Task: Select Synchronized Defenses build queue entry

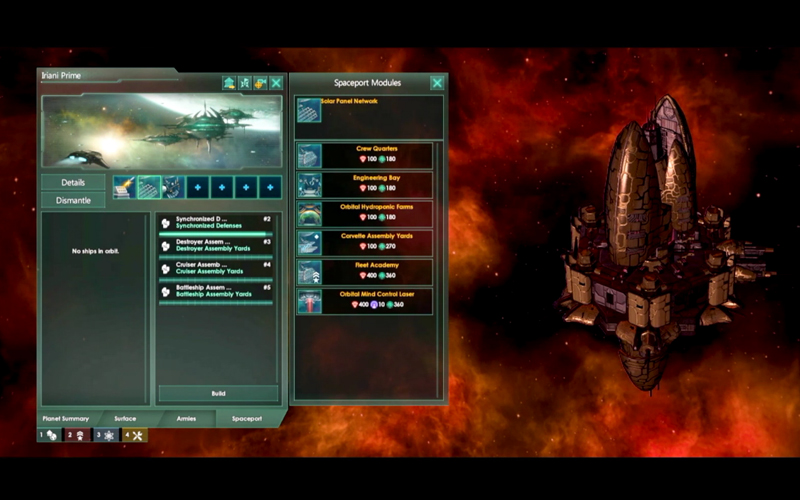Action: point(216,224)
